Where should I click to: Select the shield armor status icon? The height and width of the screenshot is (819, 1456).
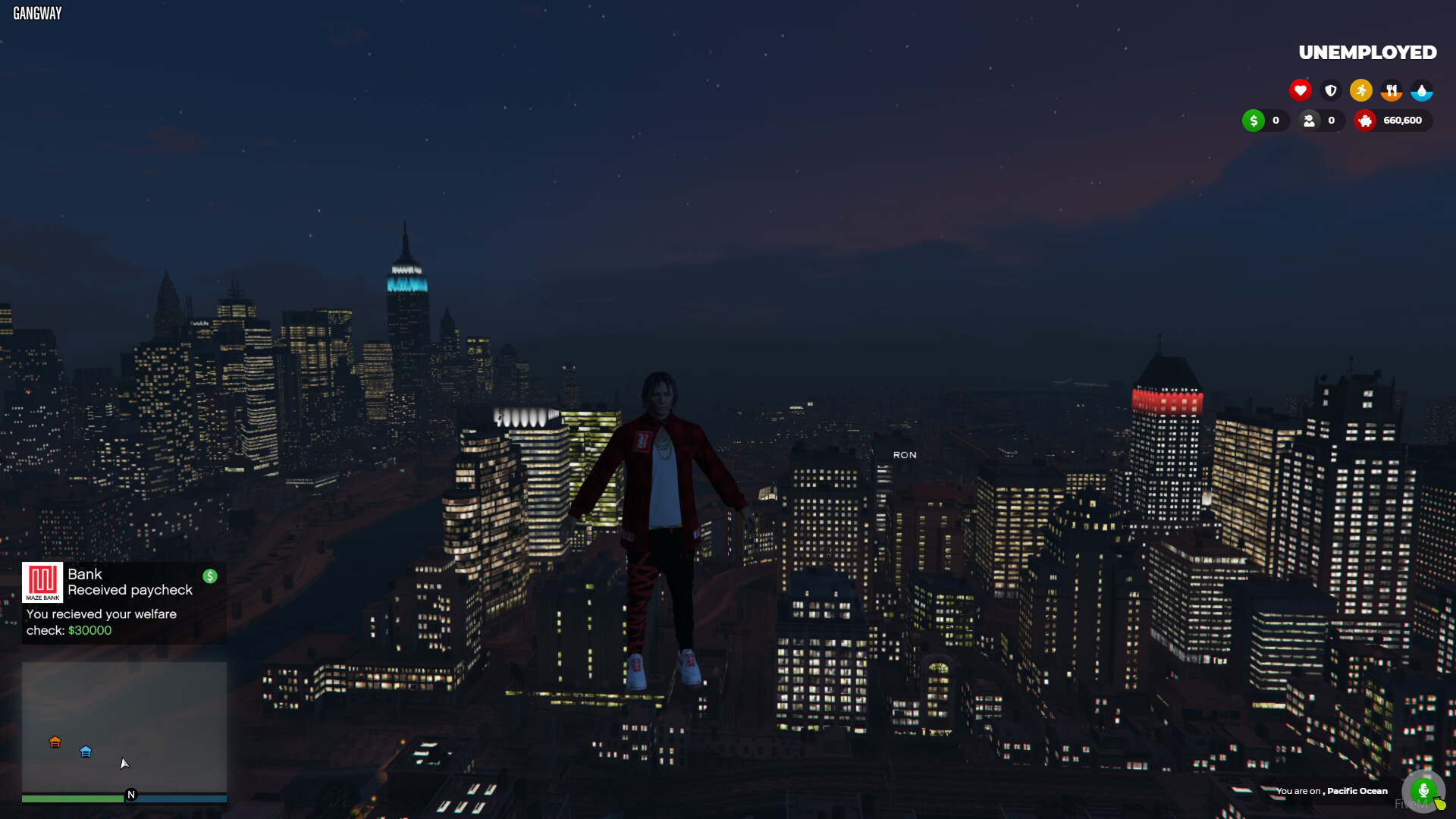coord(1331,89)
